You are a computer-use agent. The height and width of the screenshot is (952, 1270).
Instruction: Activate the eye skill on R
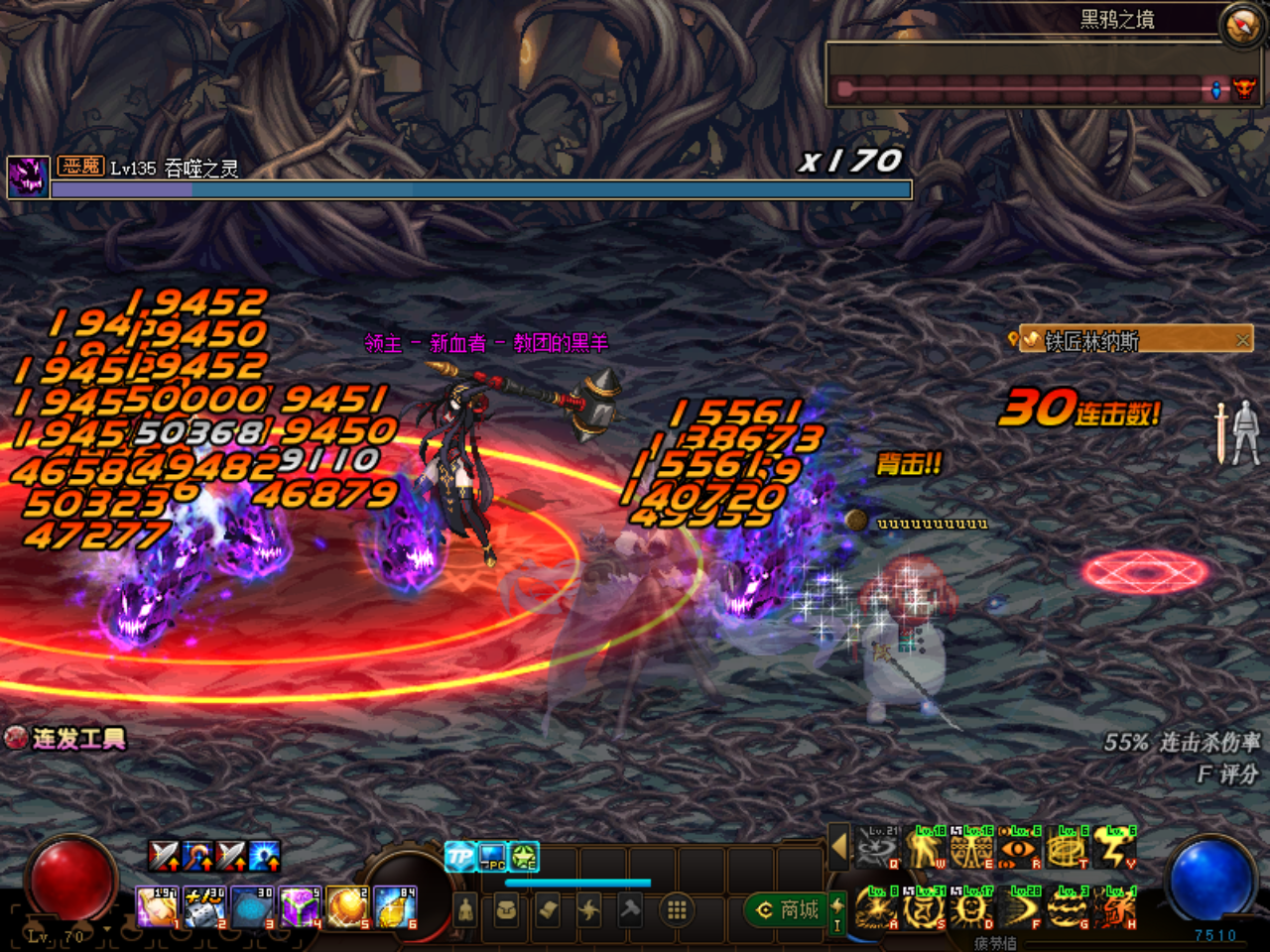click(x=1019, y=850)
